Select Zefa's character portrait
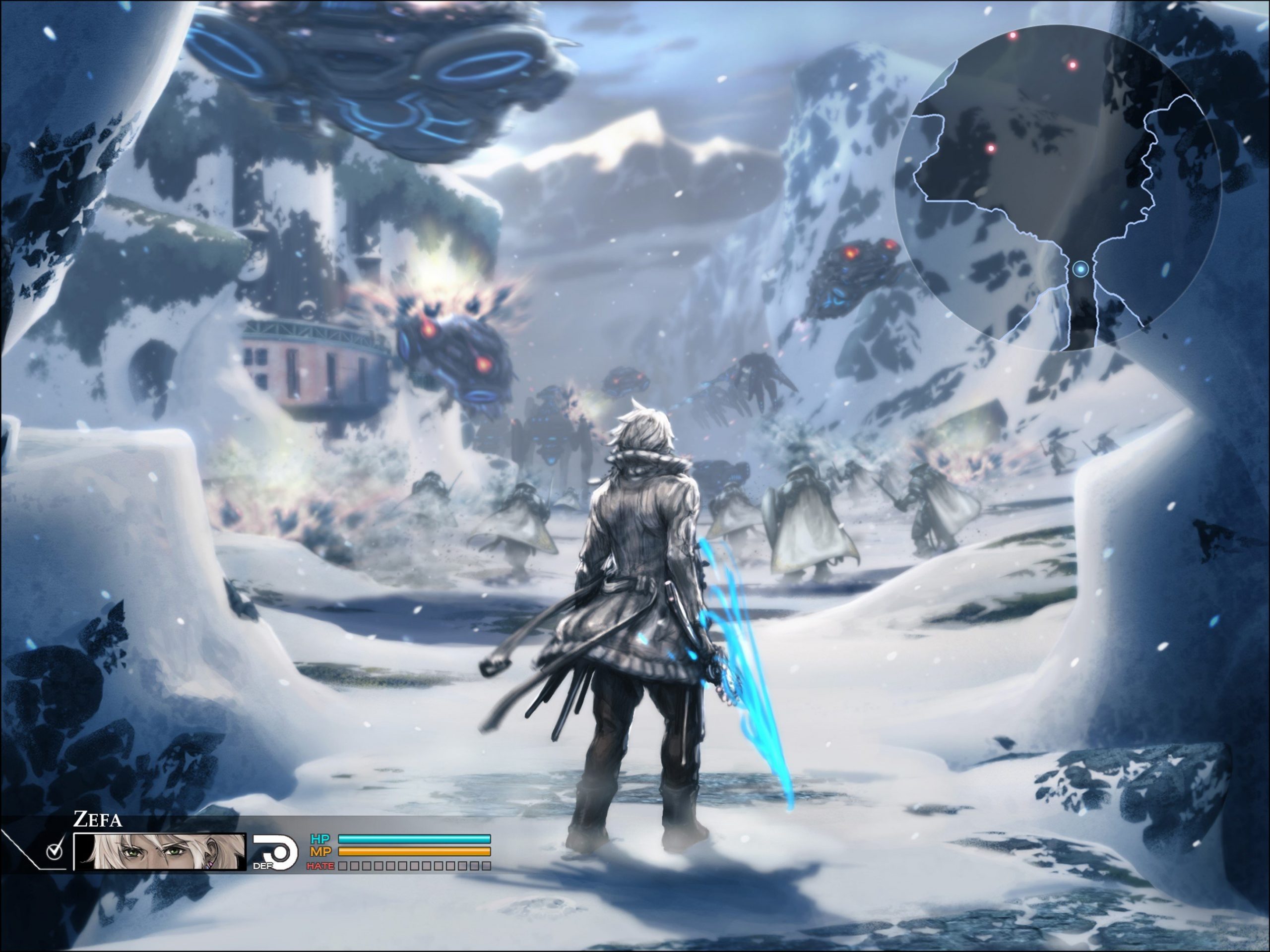Screen dimensions: 1270x952 (160, 851)
